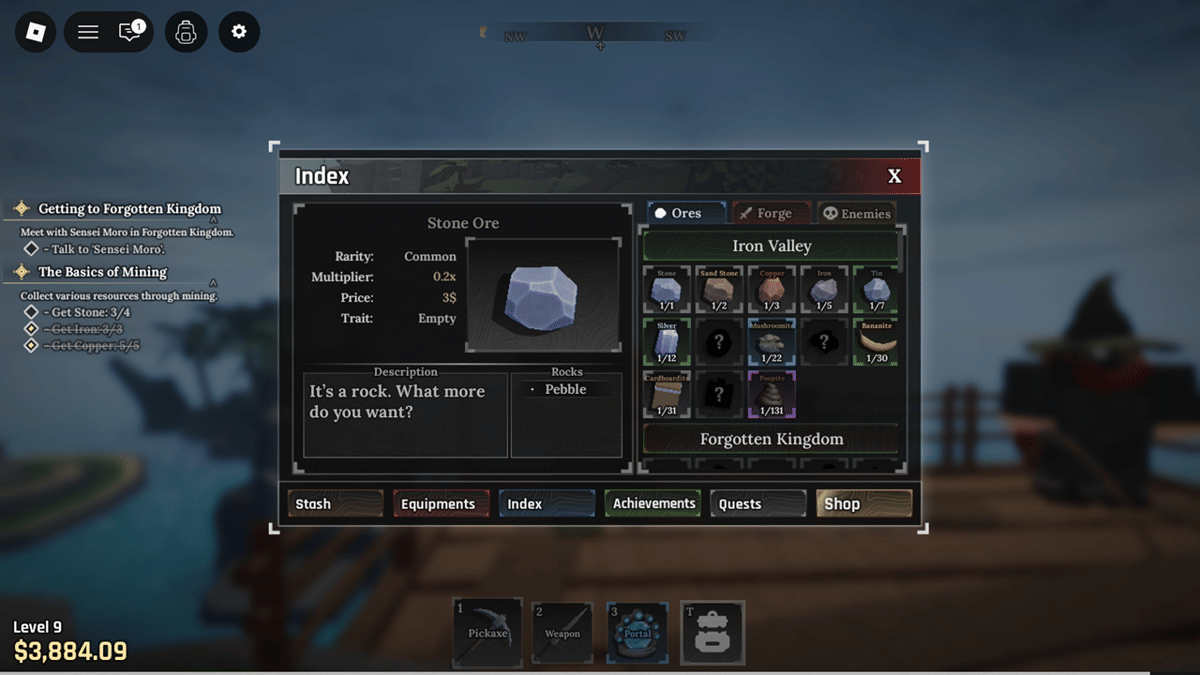The image size is (1200, 675).
Task: Open the Stash menu
Action: point(335,504)
